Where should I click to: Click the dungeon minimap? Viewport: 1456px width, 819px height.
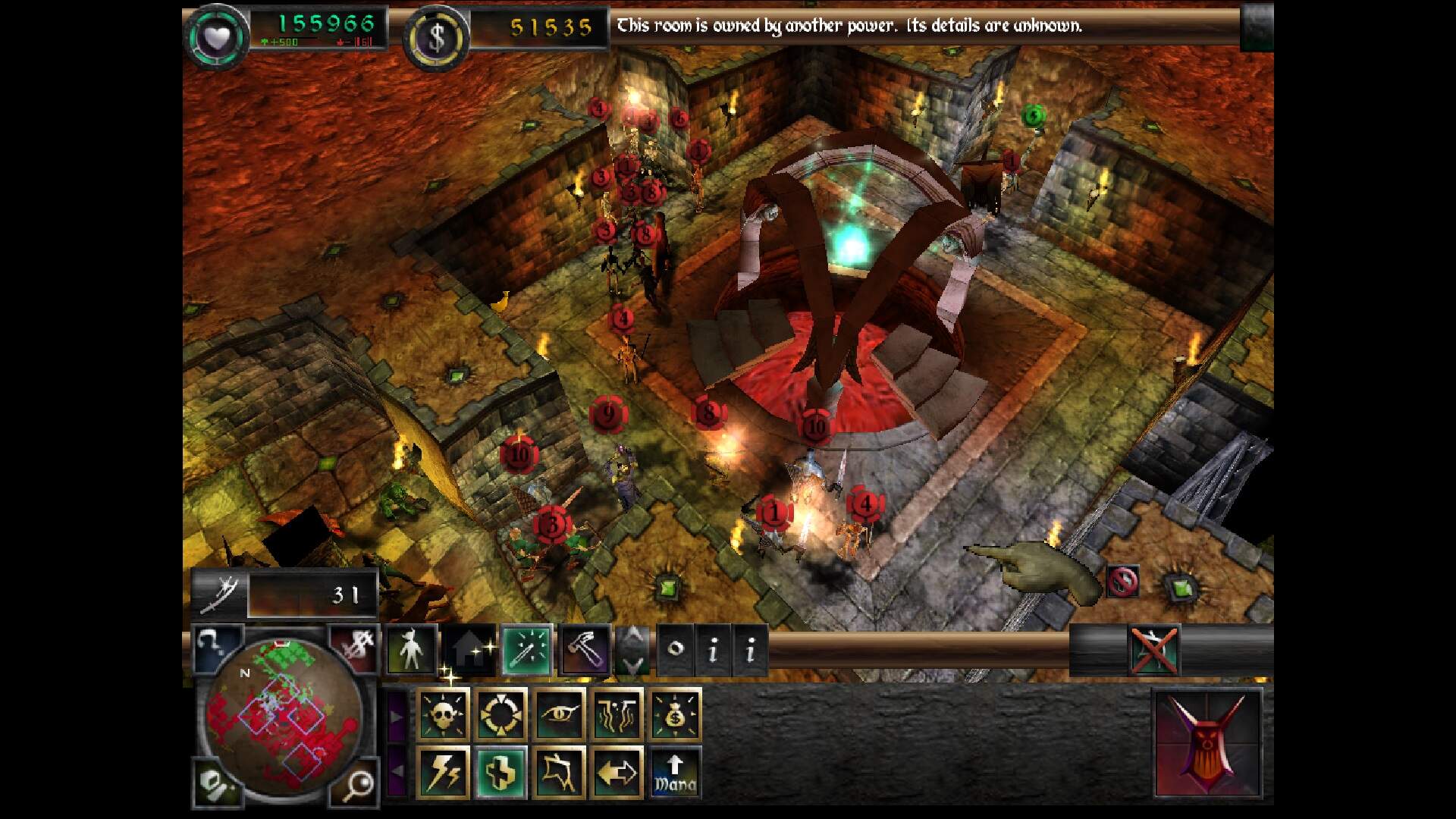[x=282, y=714]
